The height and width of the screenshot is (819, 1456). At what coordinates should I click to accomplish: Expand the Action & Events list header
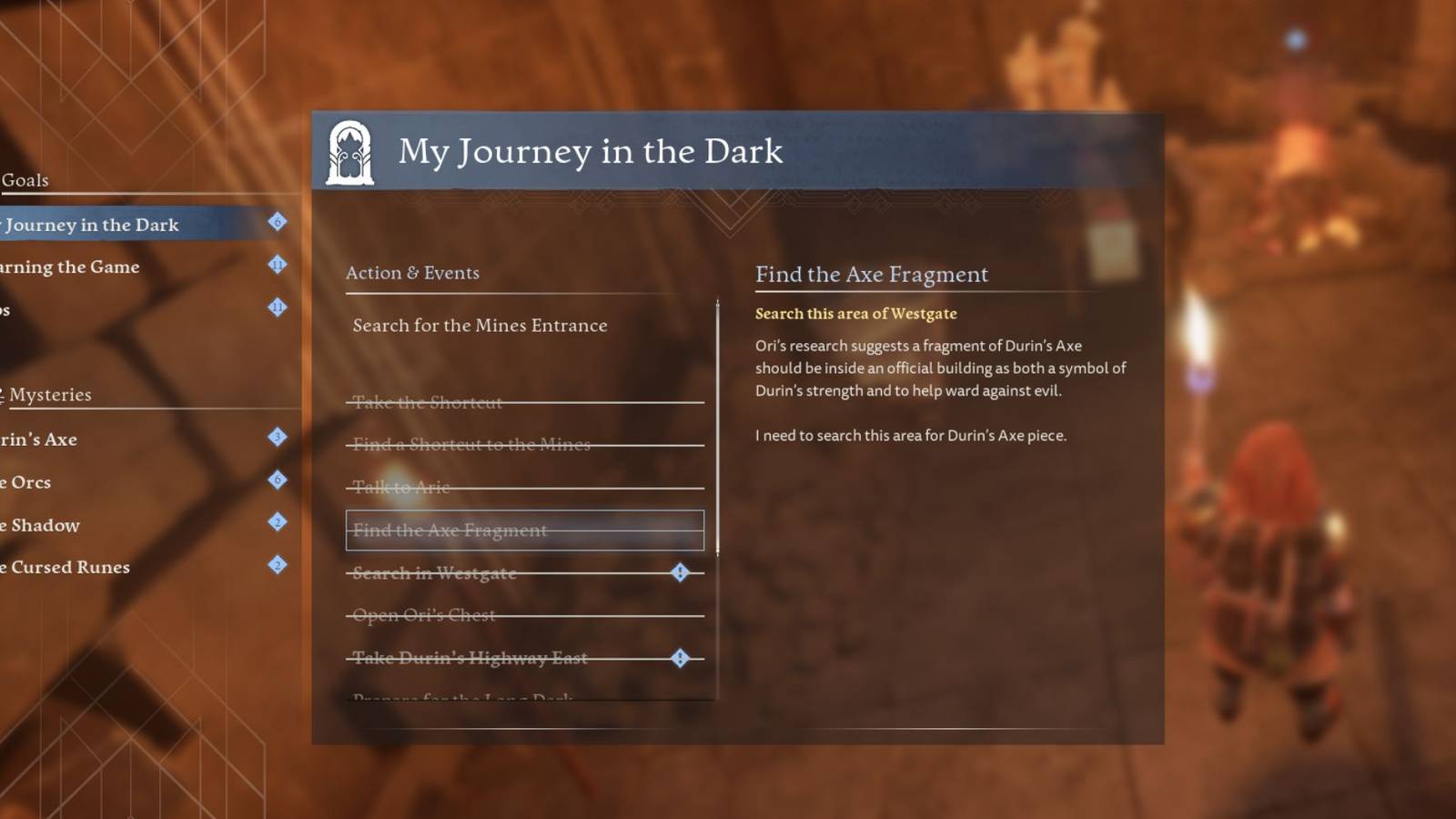tap(411, 272)
